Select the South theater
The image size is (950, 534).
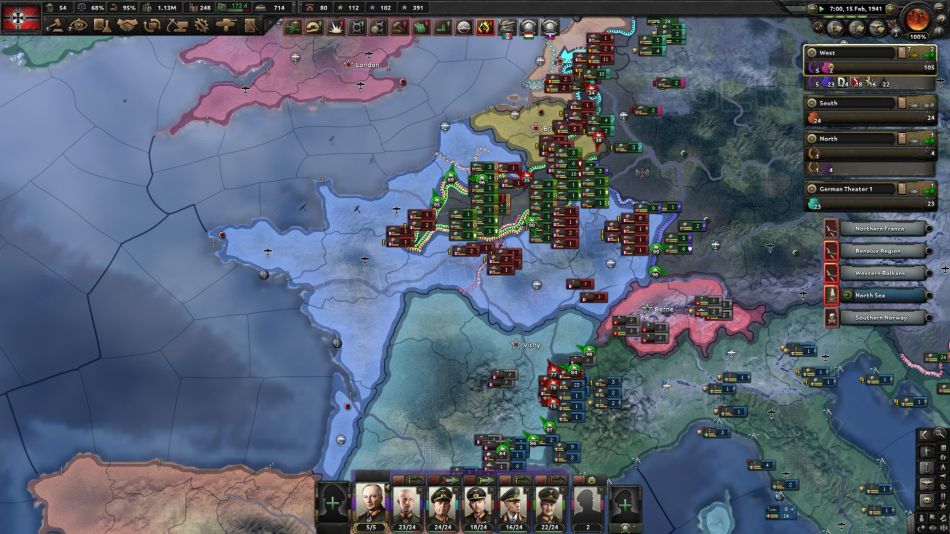pyautogui.click(x=850, y=103)
